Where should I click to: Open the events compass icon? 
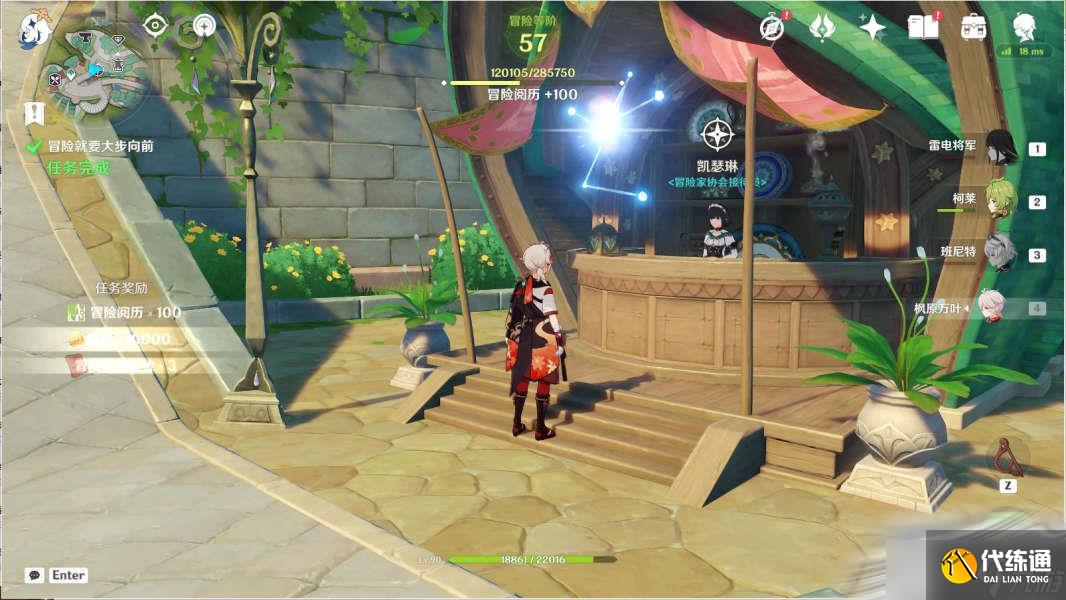coord(771,28)
